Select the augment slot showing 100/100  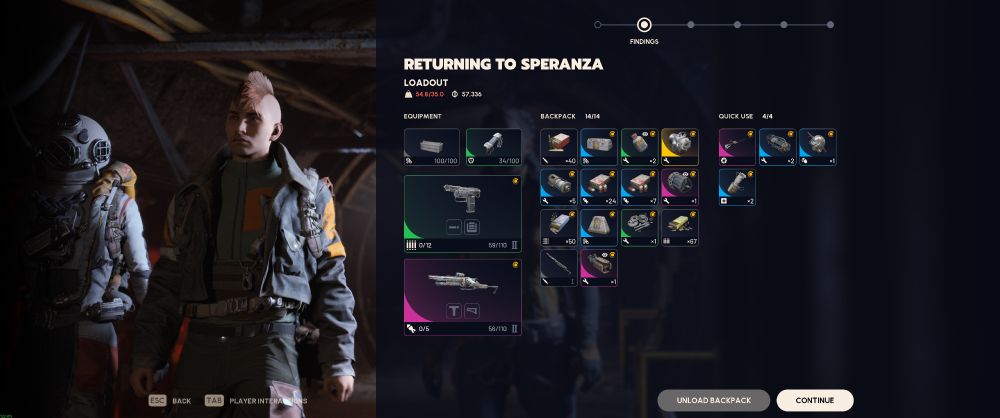tap(432, 147)
